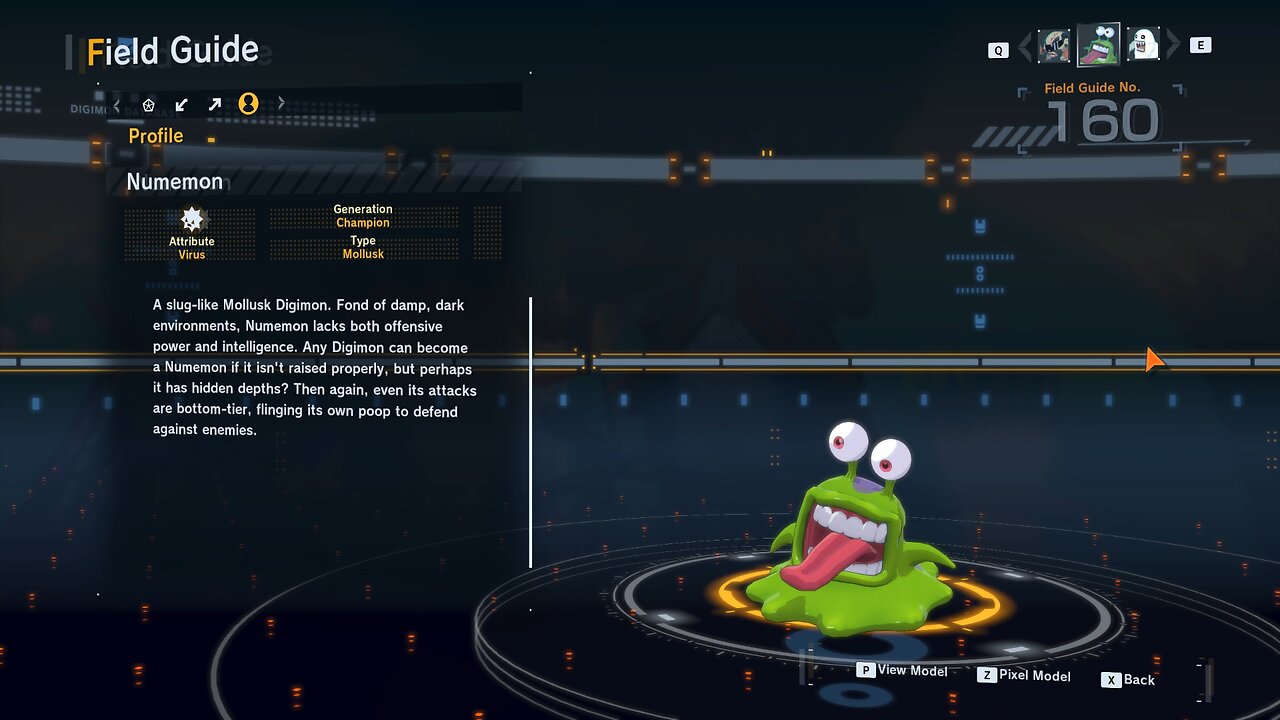Open the down-left arrow tab

181,104
